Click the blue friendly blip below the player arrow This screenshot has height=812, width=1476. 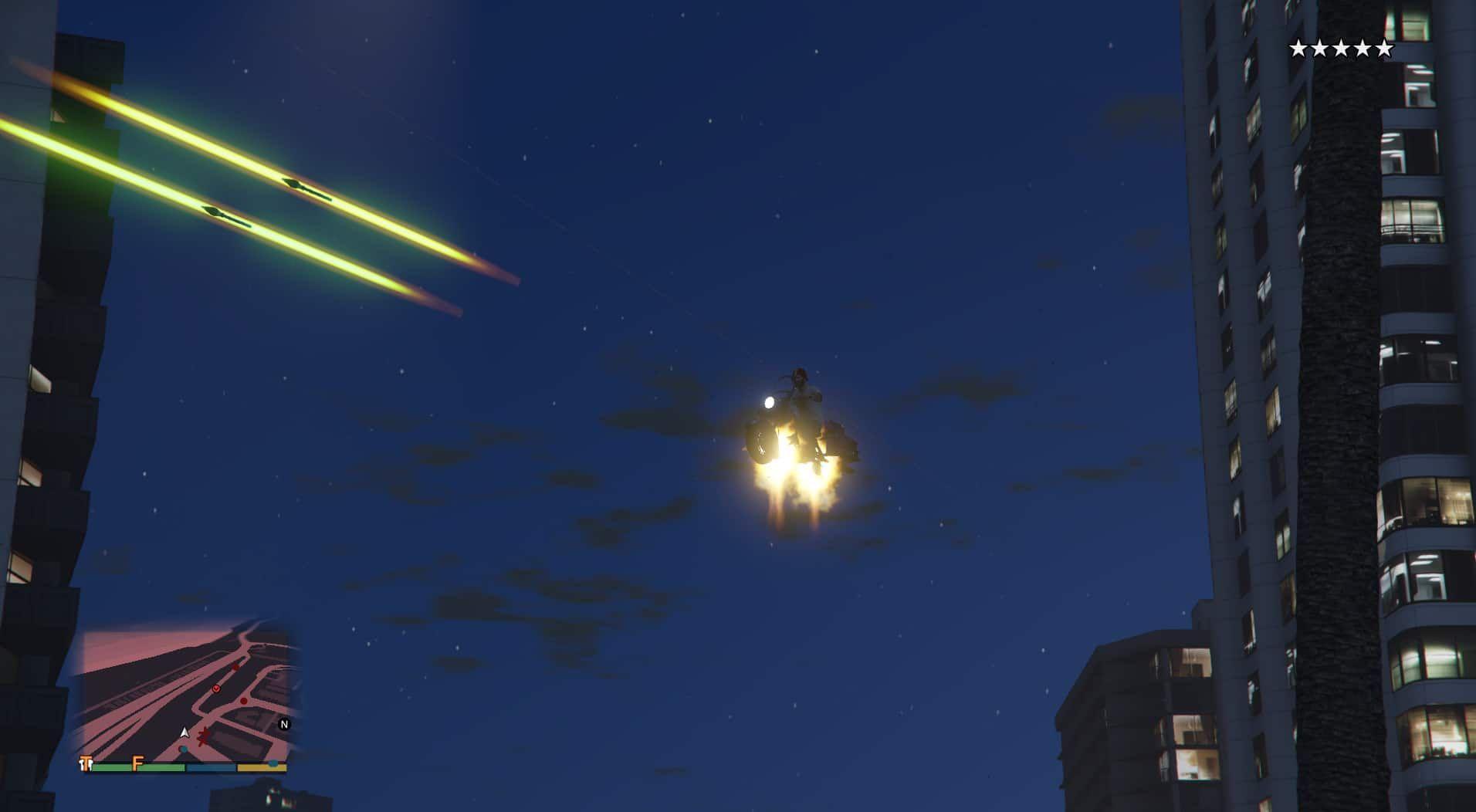pos(183,749)
